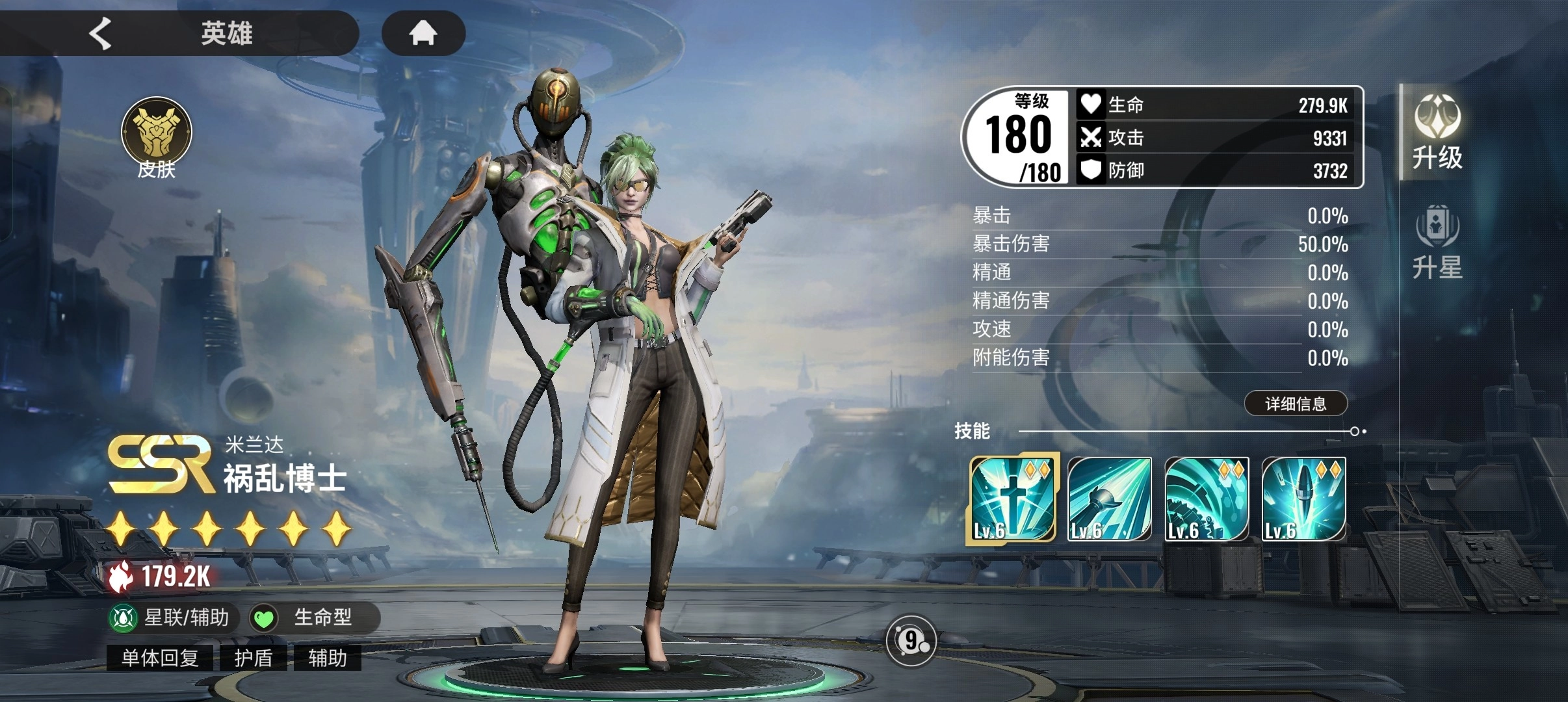Open 详细信息 detailed stats
The image size is (1568, 702).
tap(1295, 404)
